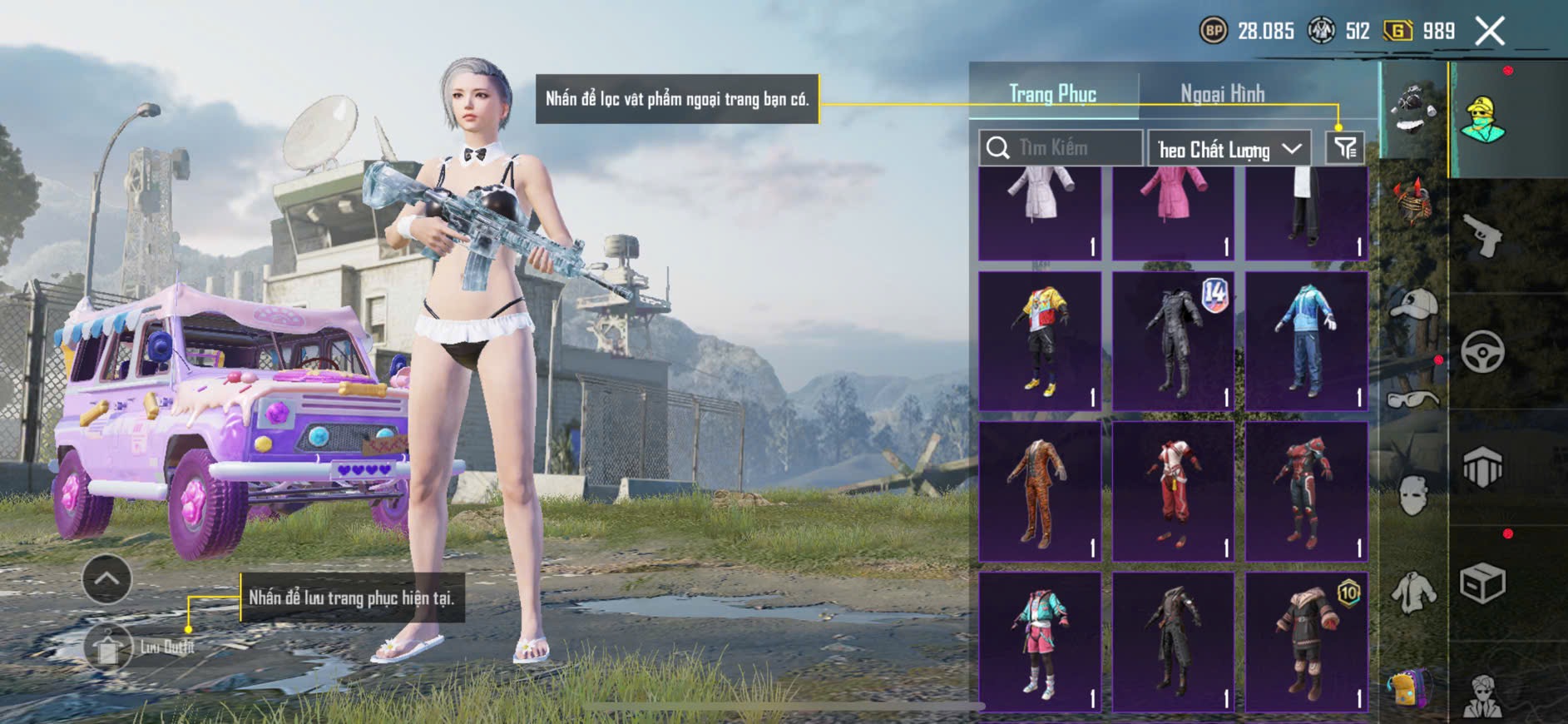The image size is (1568, 724).
Task: Pick the orange tiger-stripe suit
Action: tap(1040, 491)
